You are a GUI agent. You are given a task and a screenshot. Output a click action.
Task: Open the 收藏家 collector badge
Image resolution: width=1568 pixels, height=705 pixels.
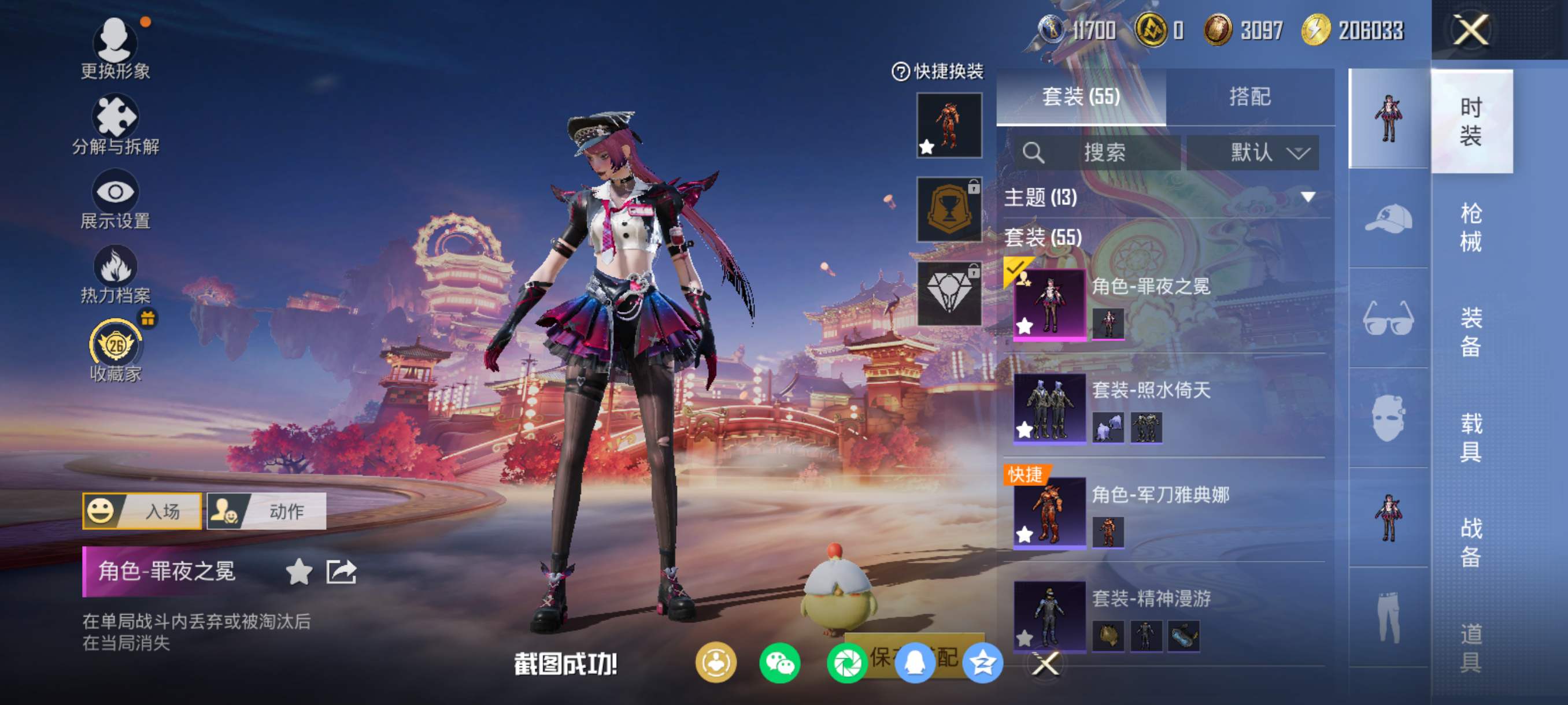coord(116,350)
